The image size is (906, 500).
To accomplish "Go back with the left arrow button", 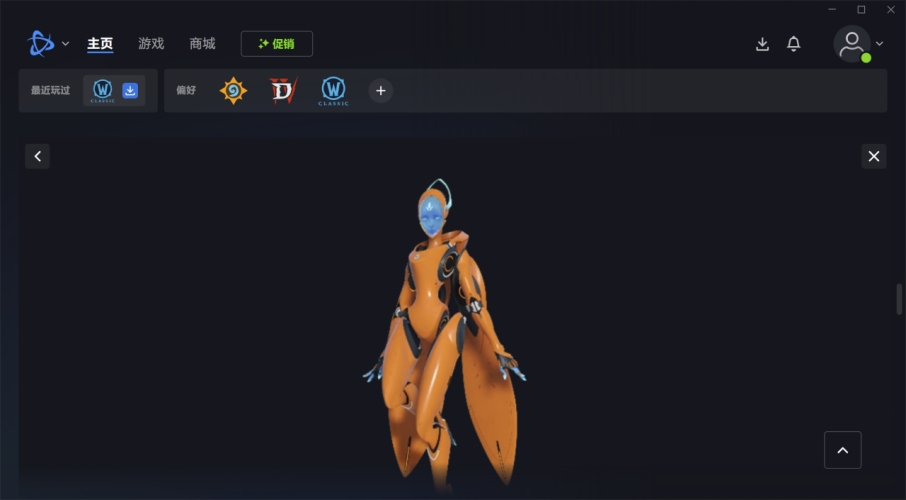I will (x=37, y=156).
